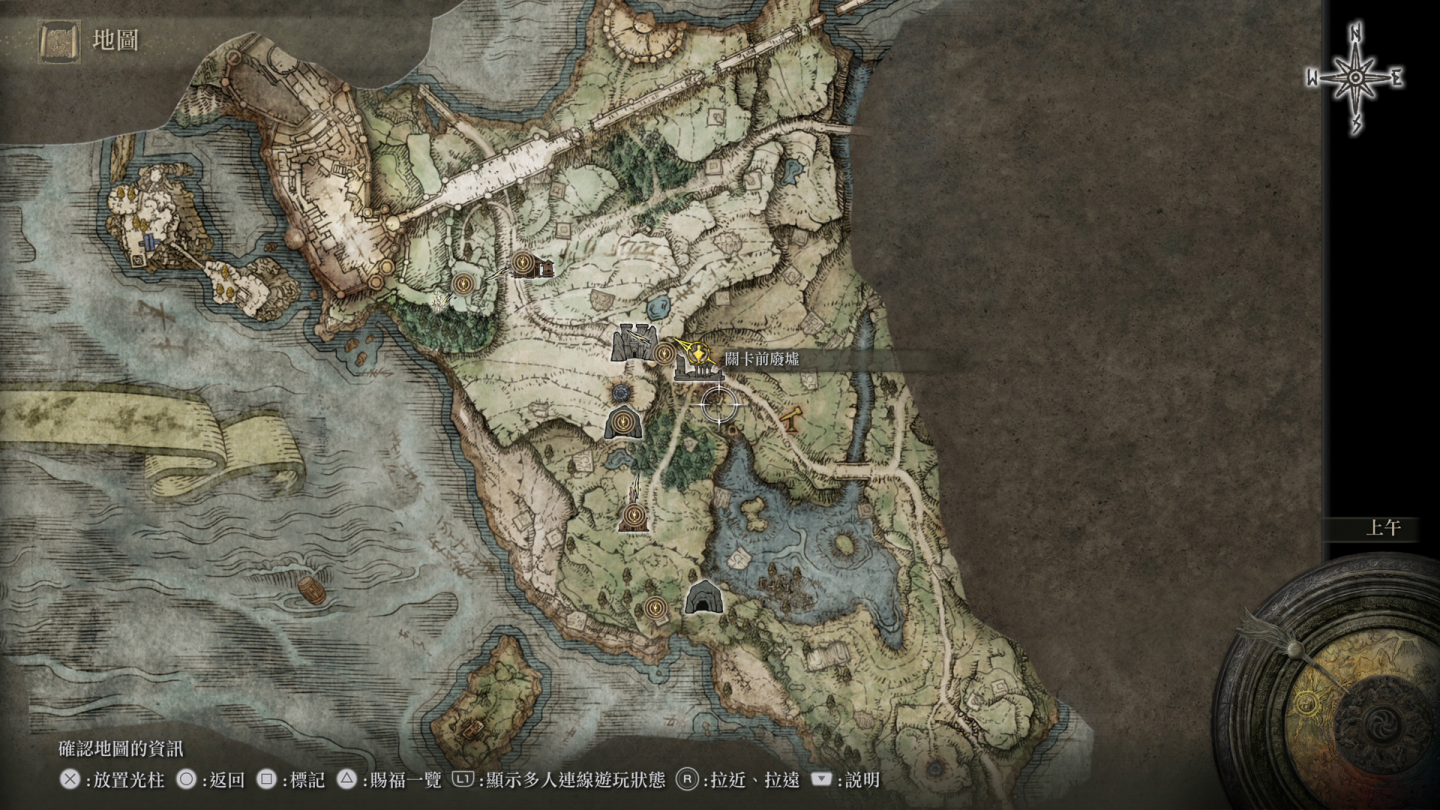Select the grace marker on the wooden shack
Image resolution: width=1440 pixels, height=810 pixels.
point(523,263)
